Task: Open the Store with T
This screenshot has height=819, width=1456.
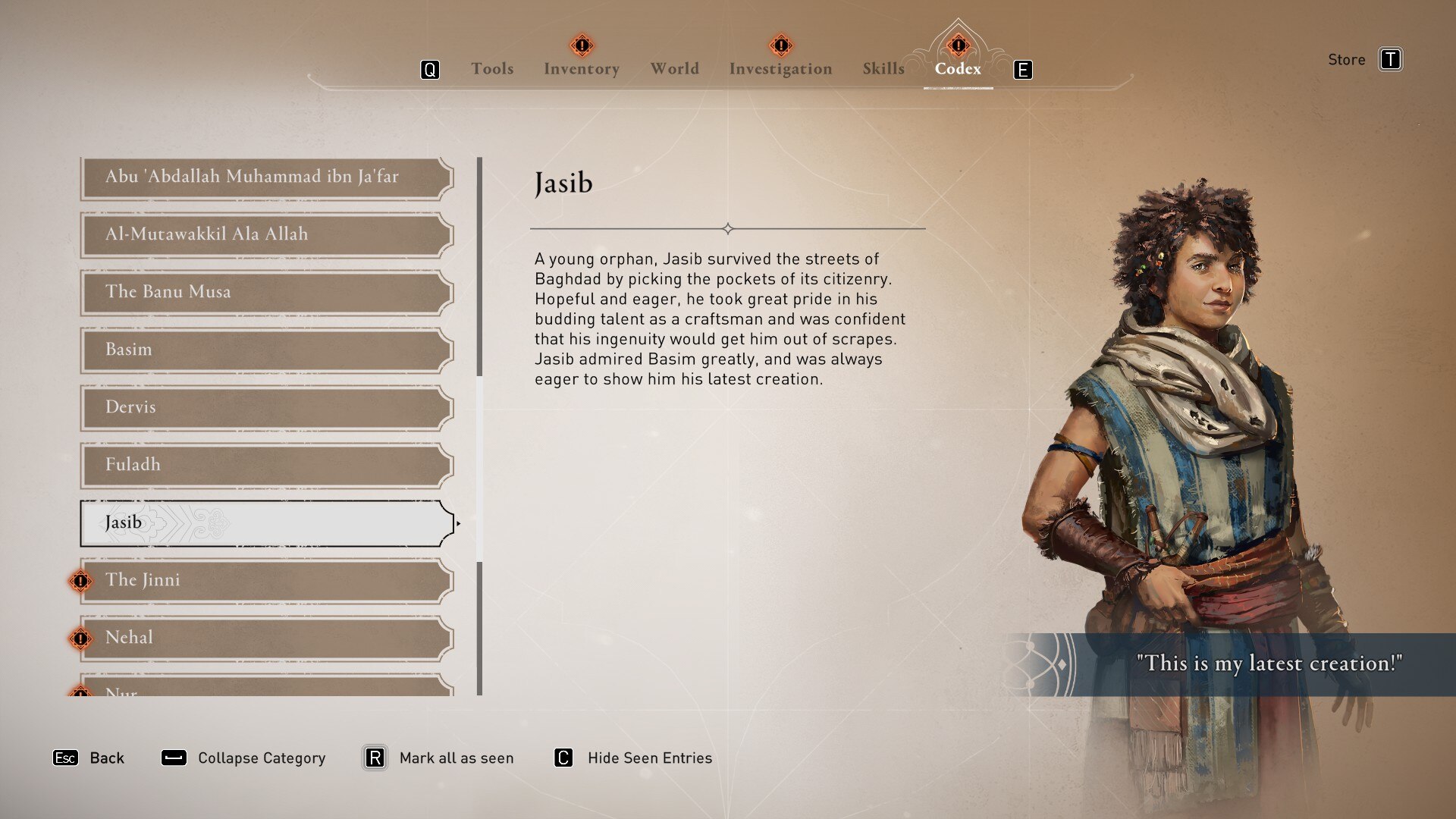Action: coord(1392,59)
